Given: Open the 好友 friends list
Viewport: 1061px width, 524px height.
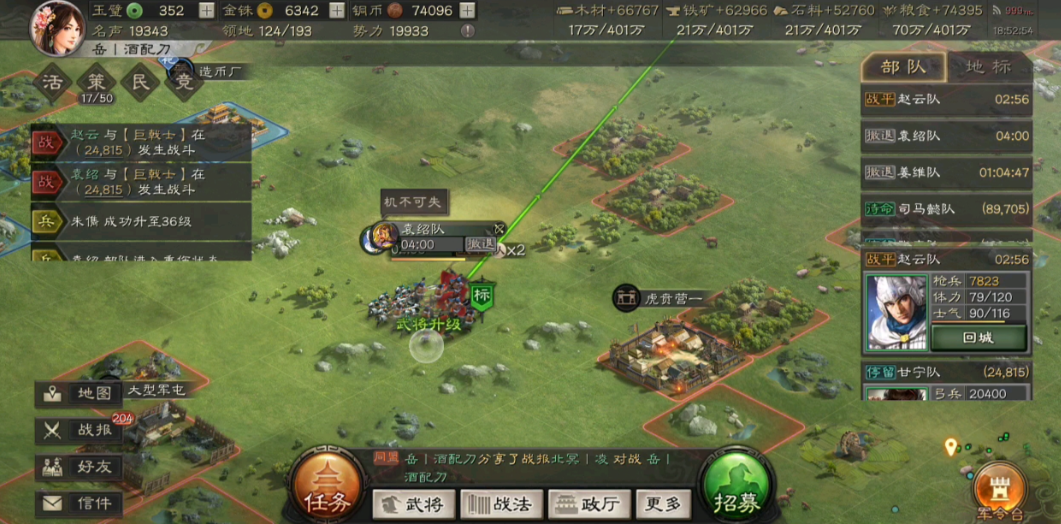Looking at the screenshot, I should point(80,467).
